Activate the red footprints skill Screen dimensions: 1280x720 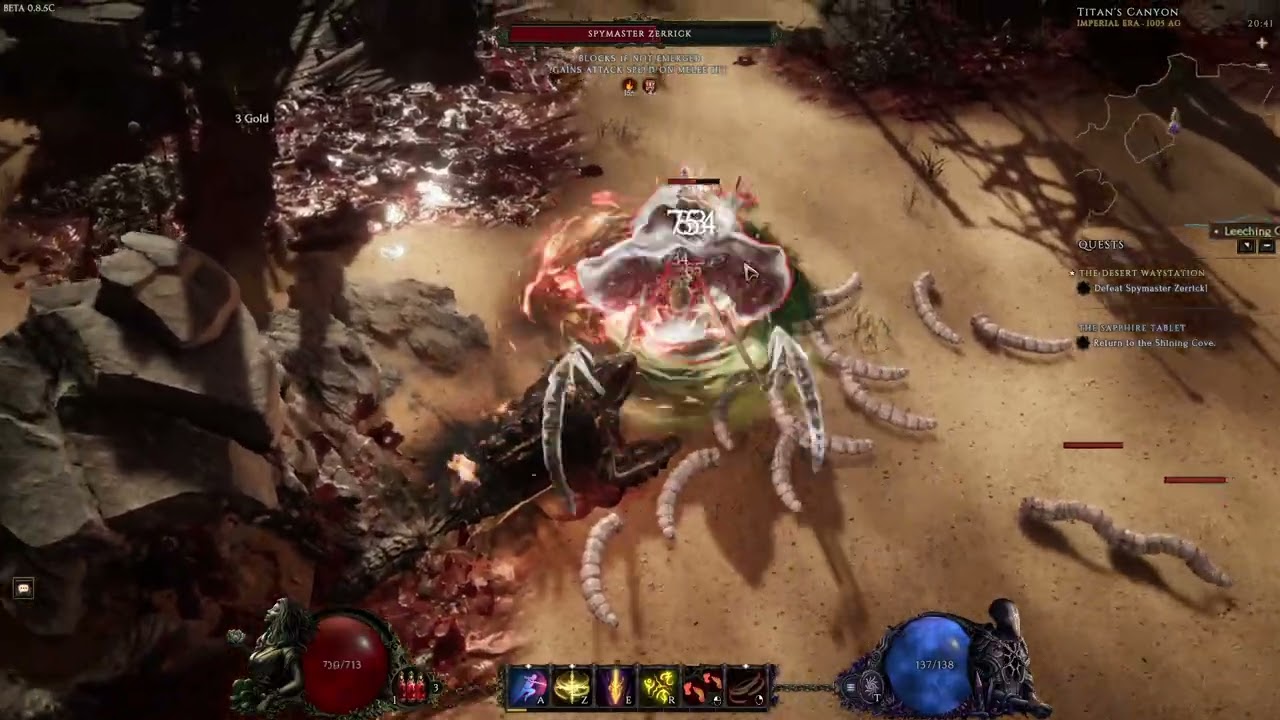click(702, 687)
